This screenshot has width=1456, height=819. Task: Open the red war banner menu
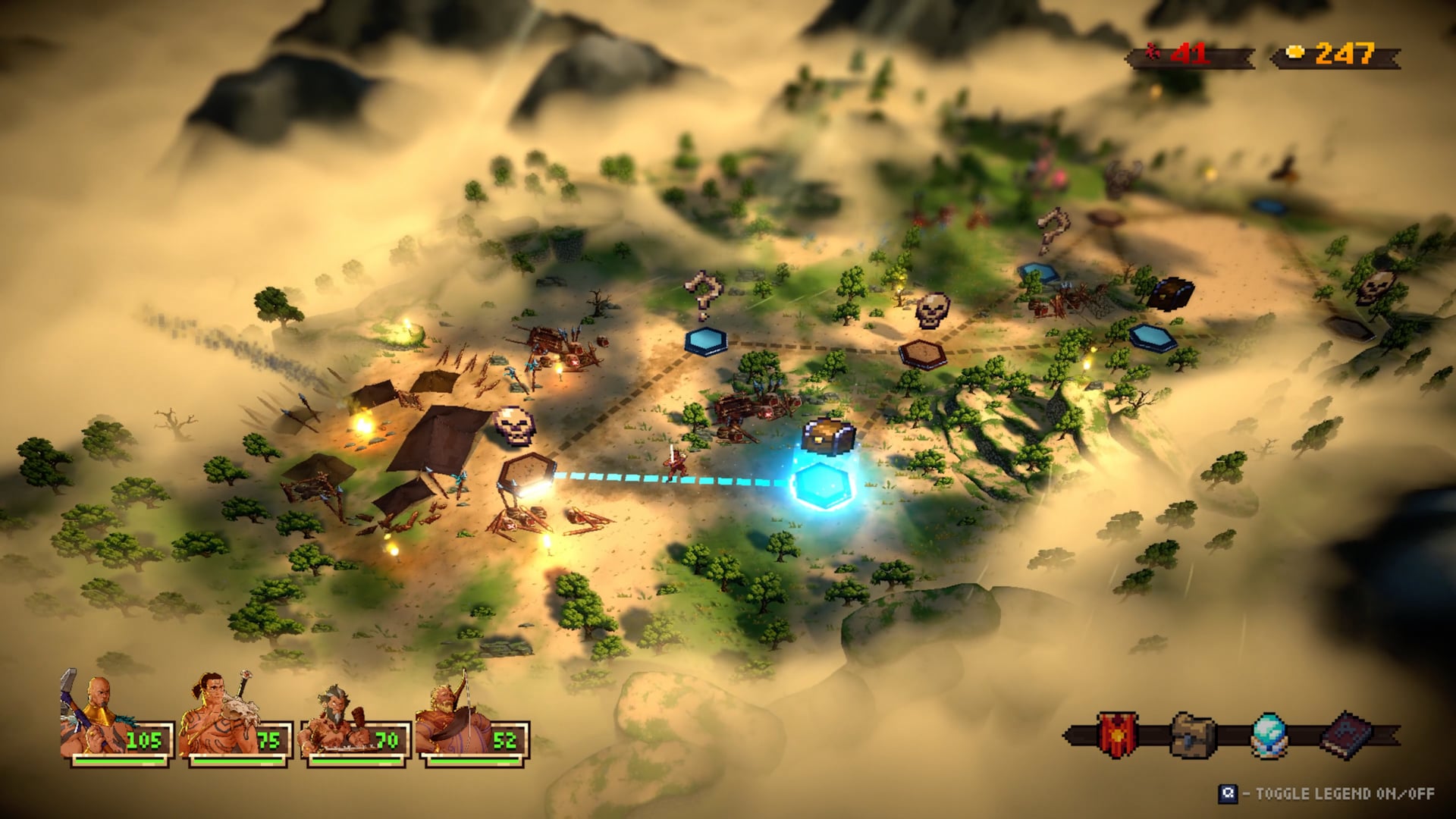click(1117, 734)
